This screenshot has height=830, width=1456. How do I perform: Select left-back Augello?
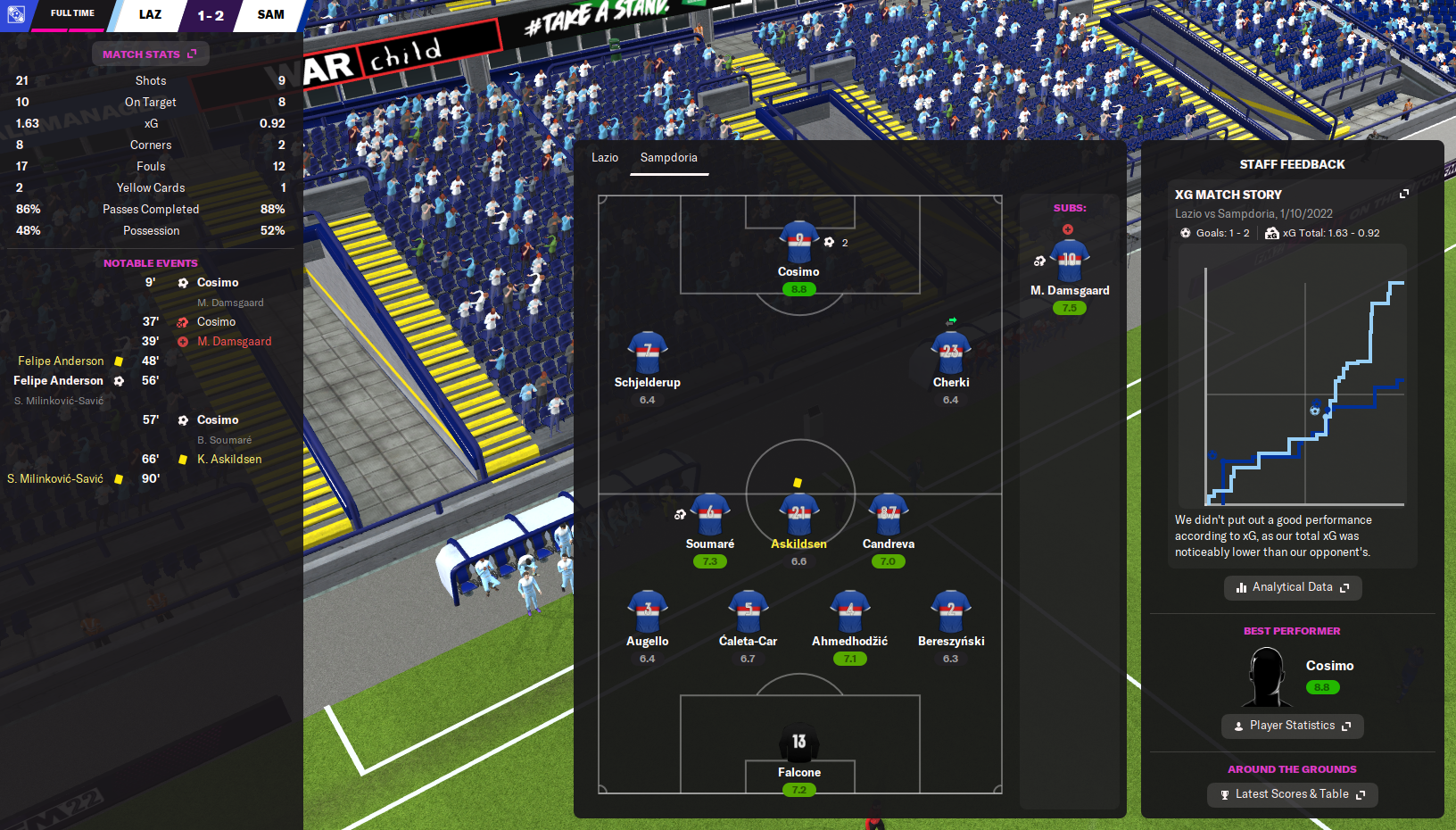[x=647, y=612]
